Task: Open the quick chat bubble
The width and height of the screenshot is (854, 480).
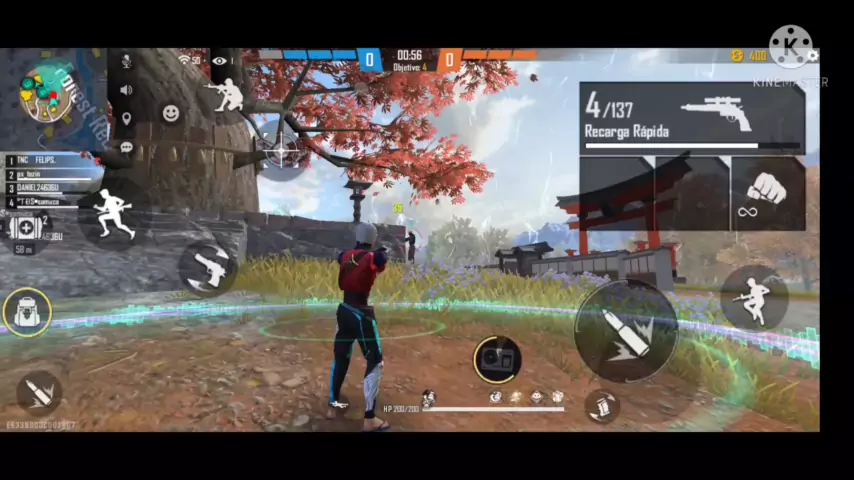Action: pyautogui.click(x=126, y=147)
